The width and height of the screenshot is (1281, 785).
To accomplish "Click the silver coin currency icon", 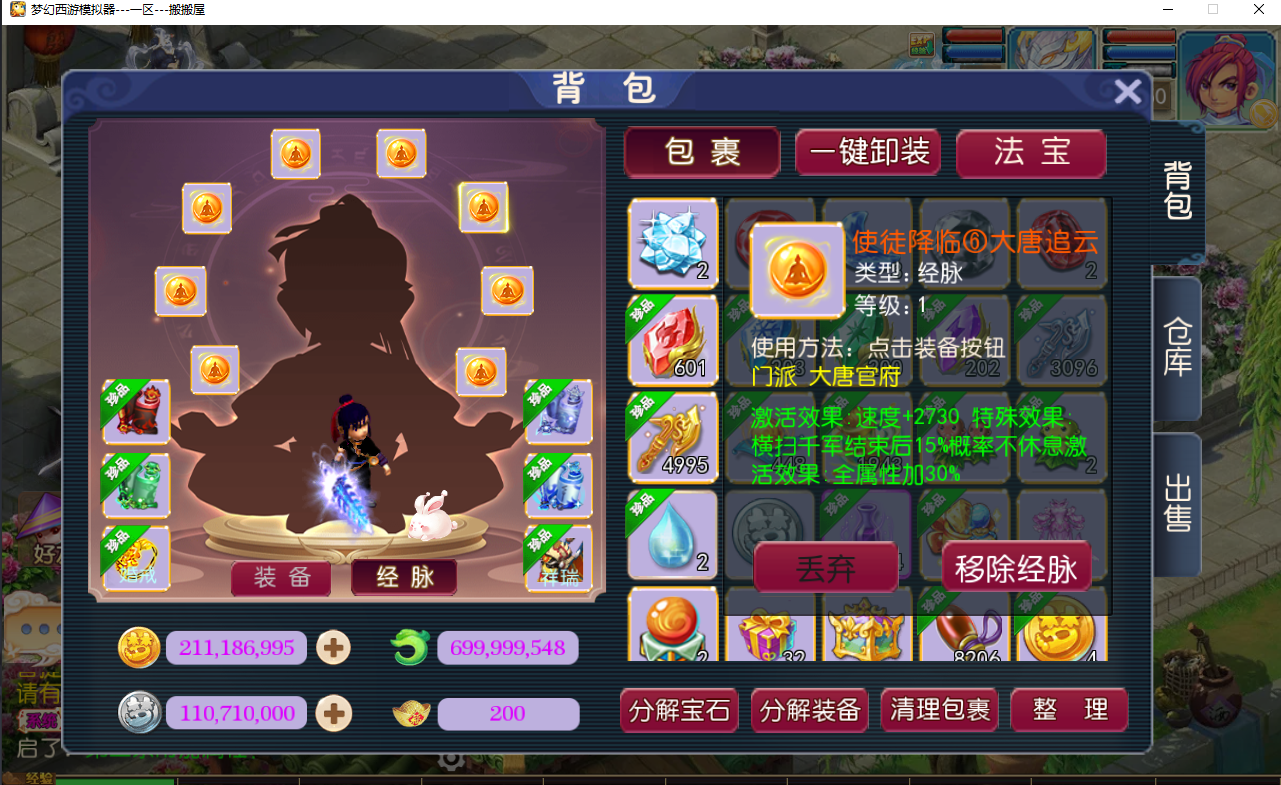I will 139,712.
